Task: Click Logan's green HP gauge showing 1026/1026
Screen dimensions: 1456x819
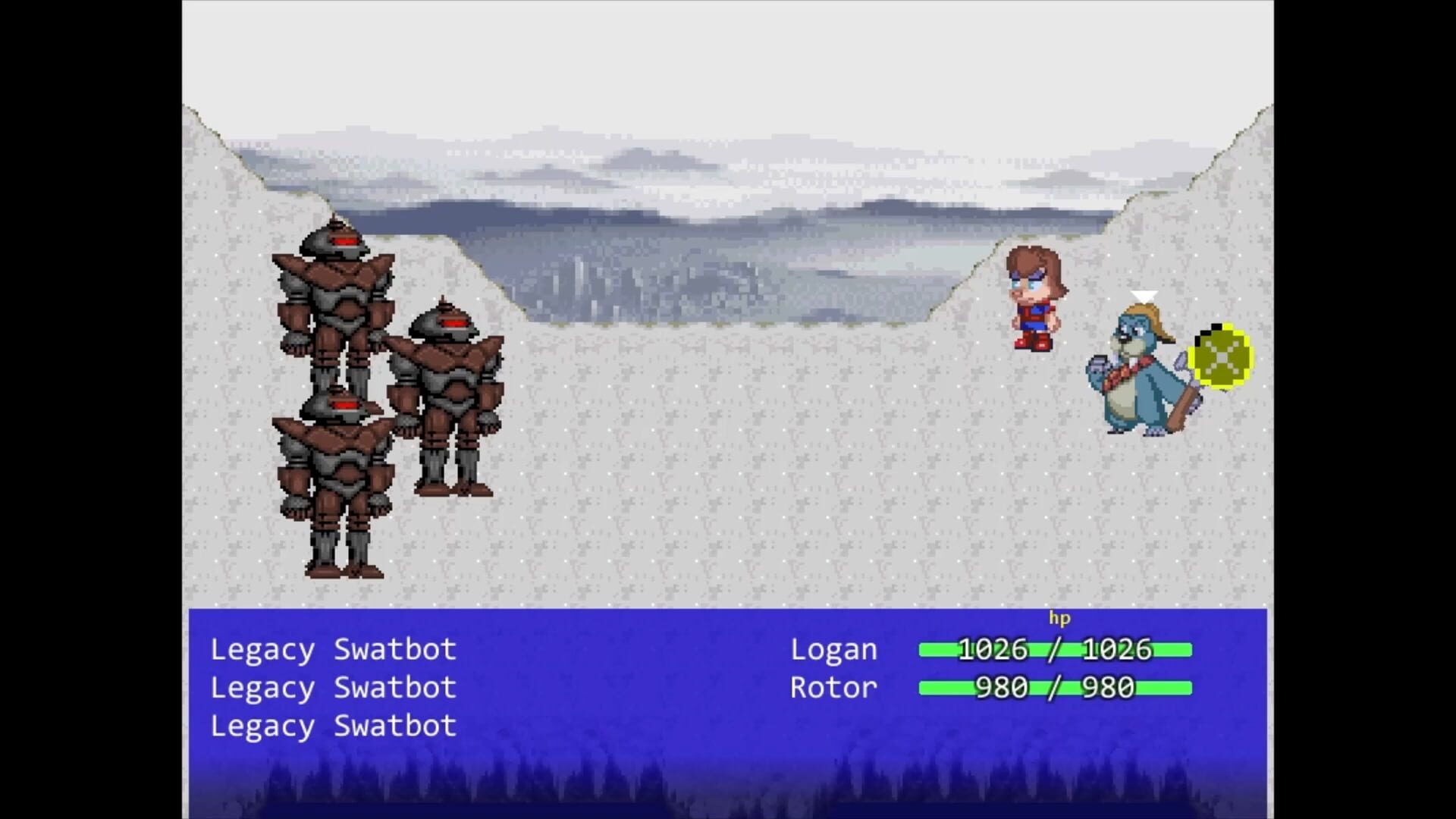Action: pyautogui.click(x=1054, y=650)
